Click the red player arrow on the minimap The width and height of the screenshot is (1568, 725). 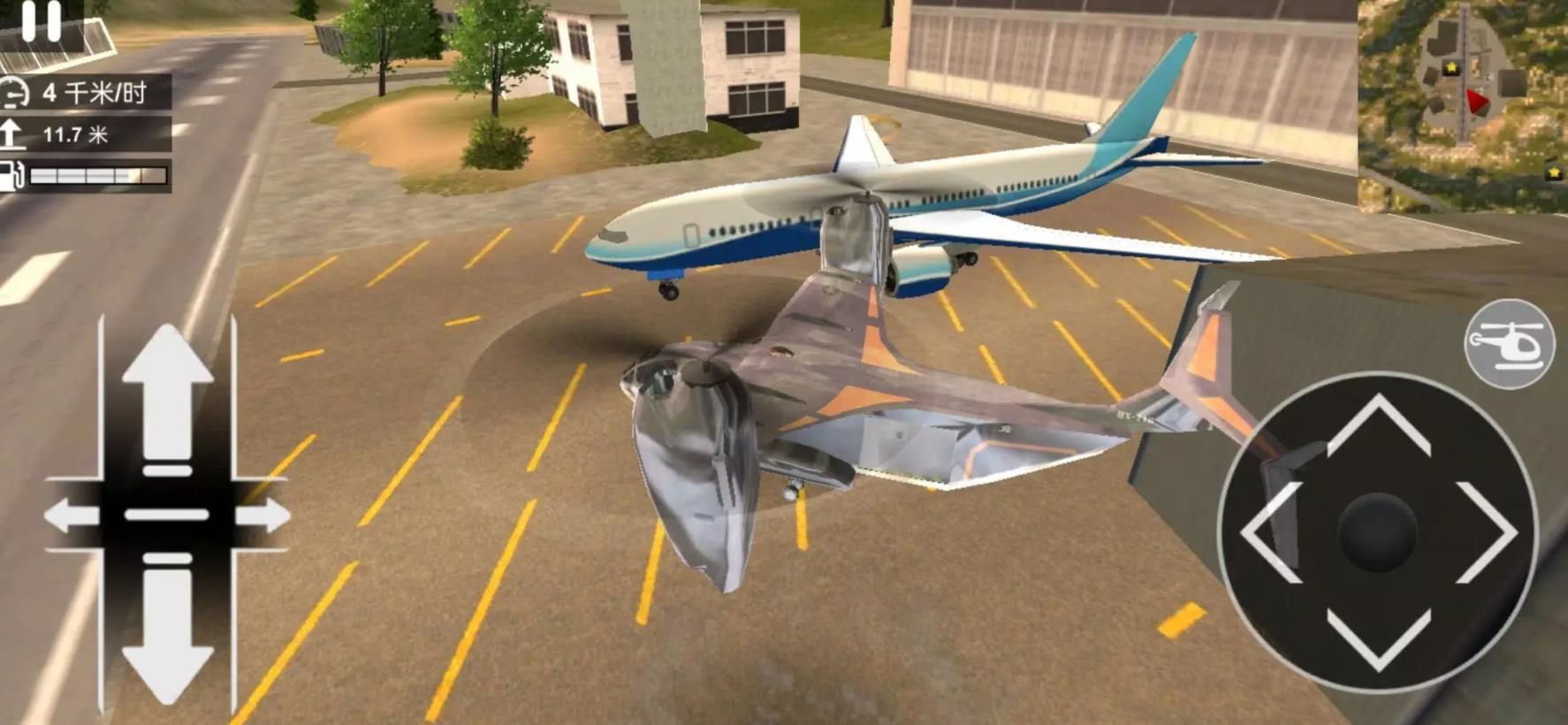(x=1477, y=102)
